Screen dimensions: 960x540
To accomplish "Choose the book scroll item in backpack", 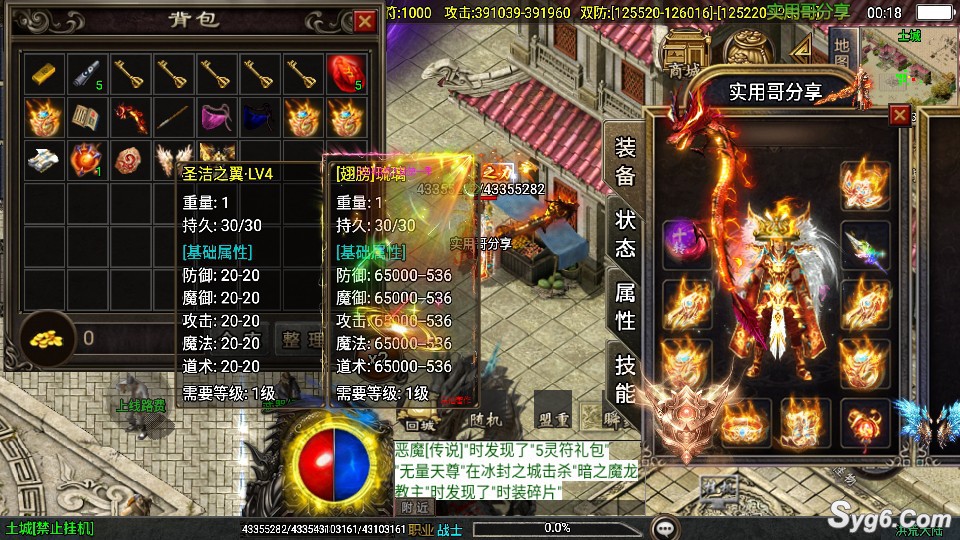I will (x=86, y=117).
